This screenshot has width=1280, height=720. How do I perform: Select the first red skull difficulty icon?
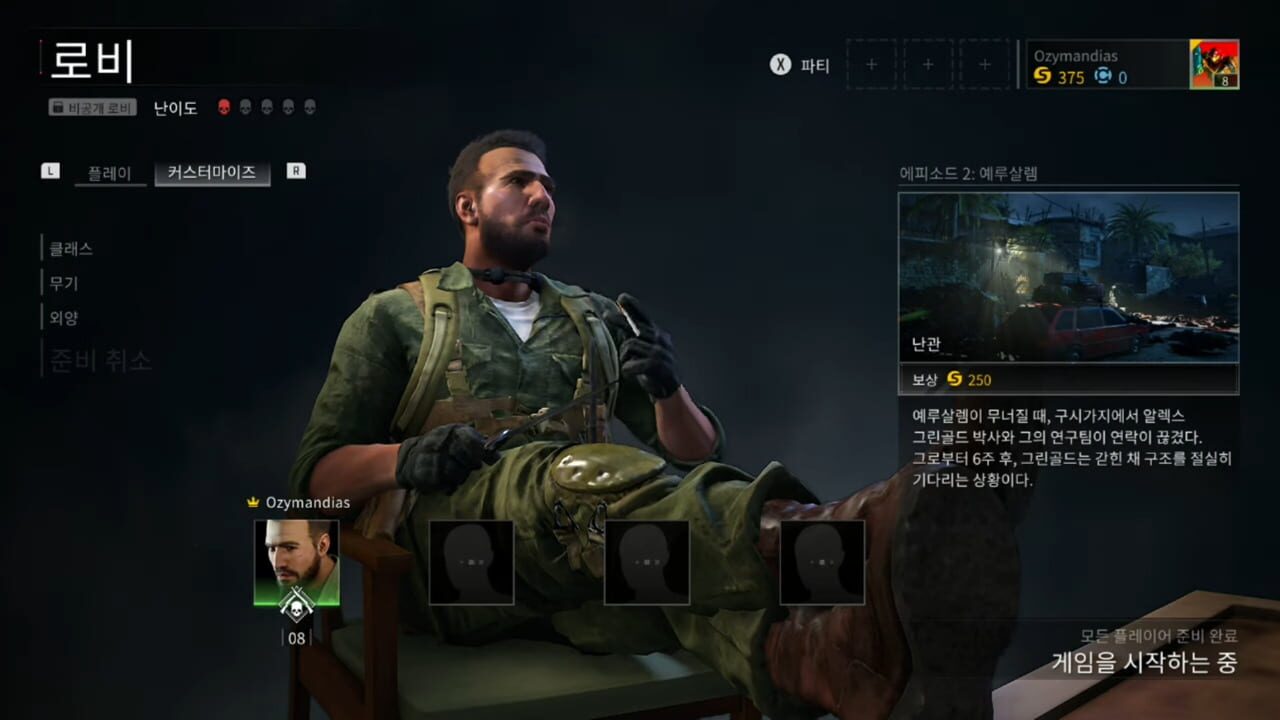[x=224, y=107]
